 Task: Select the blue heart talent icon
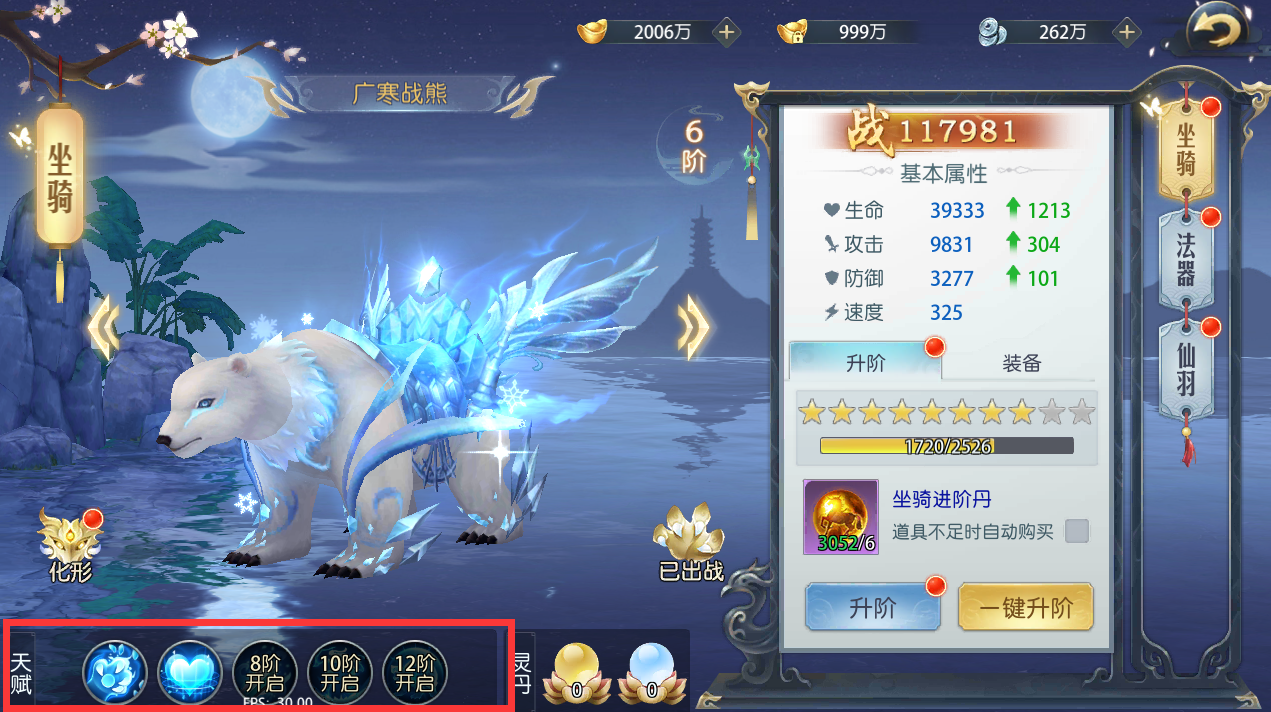[190, 670]
